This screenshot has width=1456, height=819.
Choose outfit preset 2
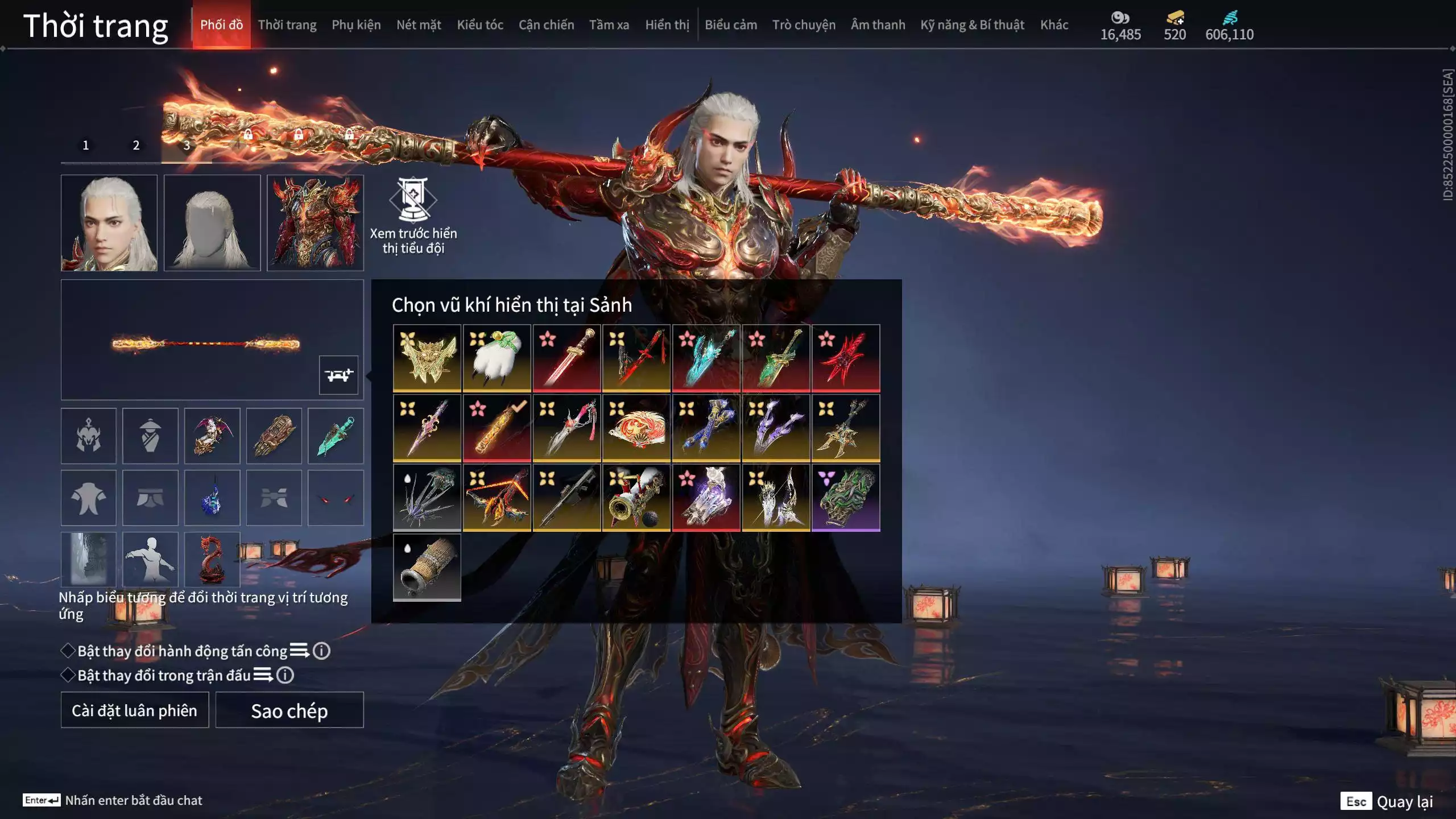click(136, 146)
